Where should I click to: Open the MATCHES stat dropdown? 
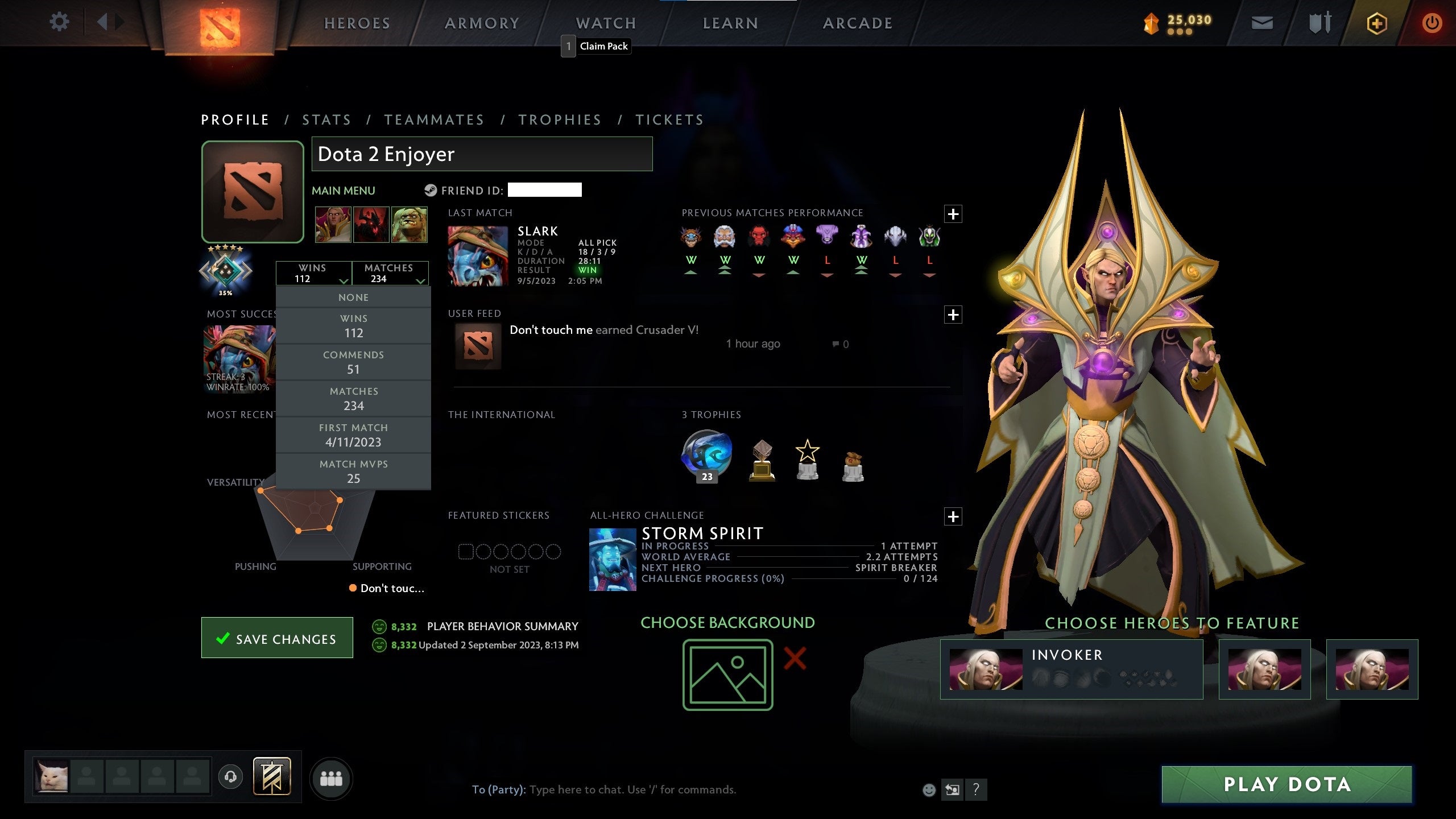click(x=391, y=273)
